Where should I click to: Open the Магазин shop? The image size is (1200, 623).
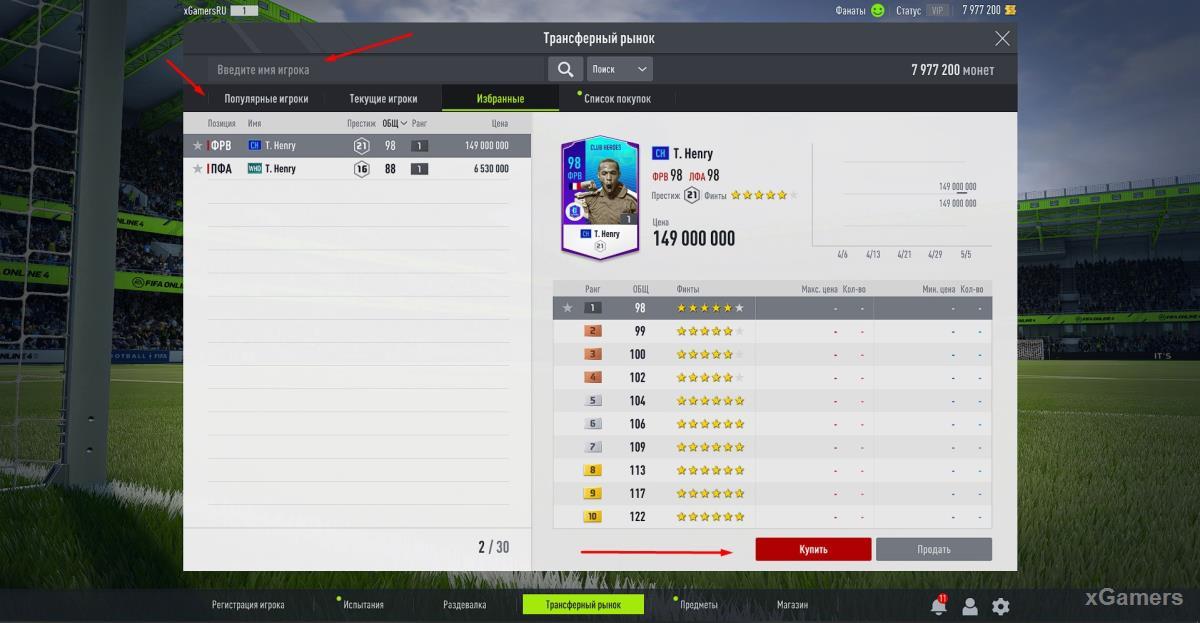(x=792, y=605)
